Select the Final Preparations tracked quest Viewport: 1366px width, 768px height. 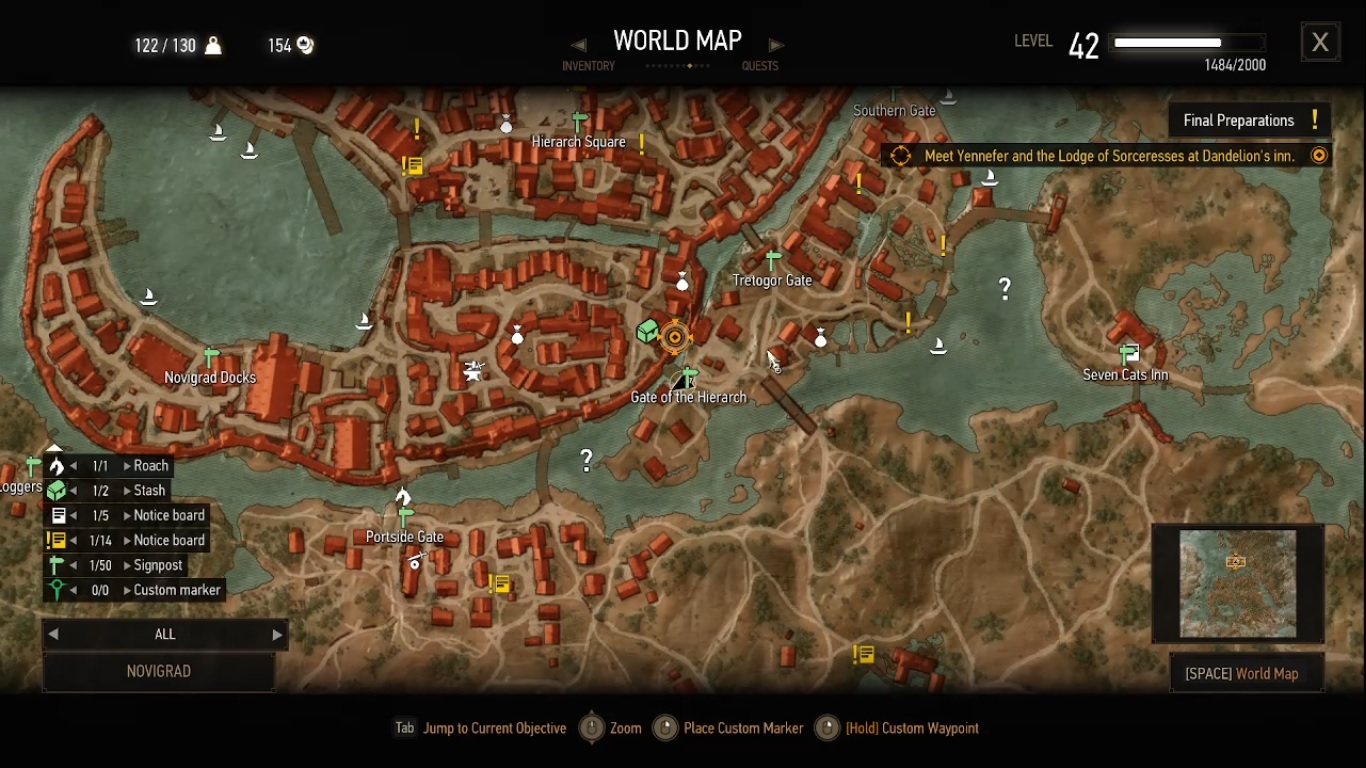[x=1250, y=120]
